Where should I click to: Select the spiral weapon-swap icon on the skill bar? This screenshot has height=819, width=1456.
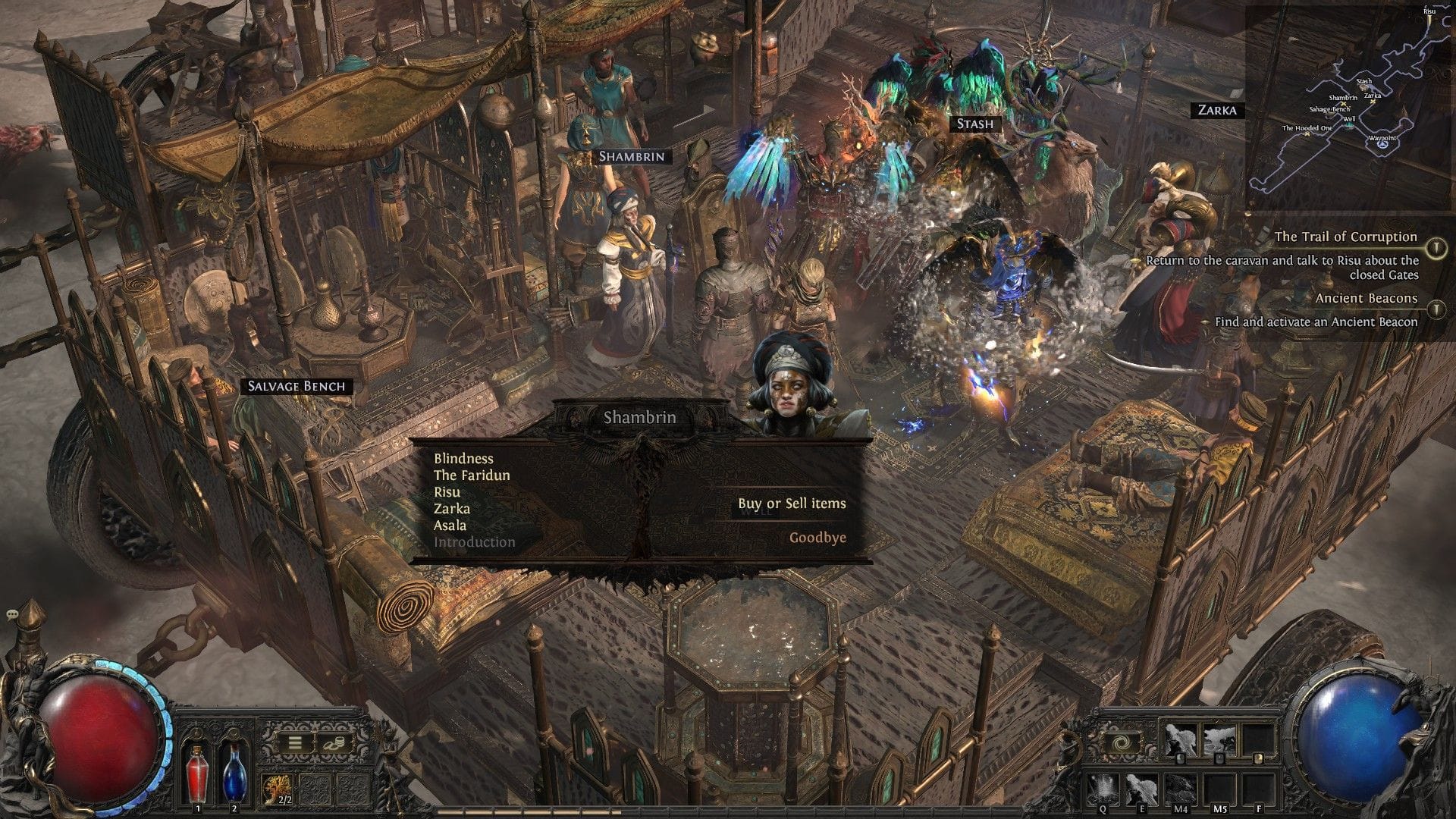pos(1121,742)
